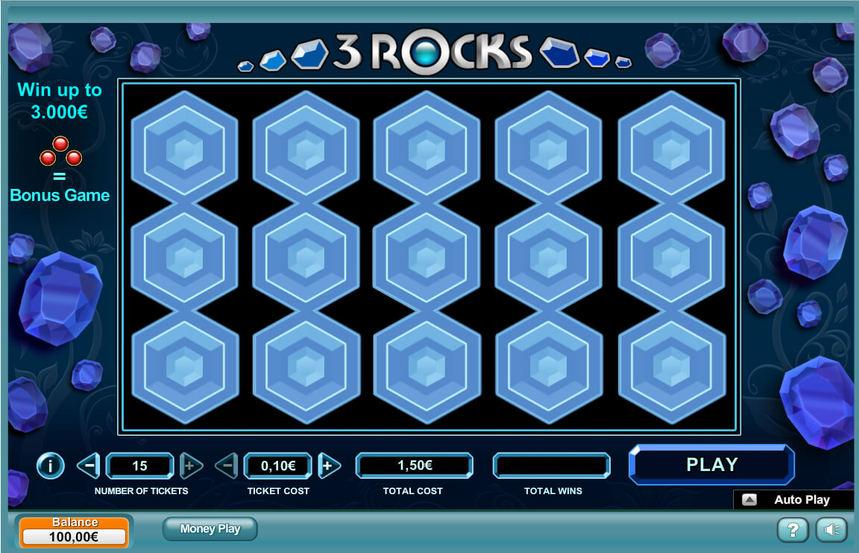This screenshot has width=859, height=553.
Task: Open the game info panel
Action: point(50,465)
